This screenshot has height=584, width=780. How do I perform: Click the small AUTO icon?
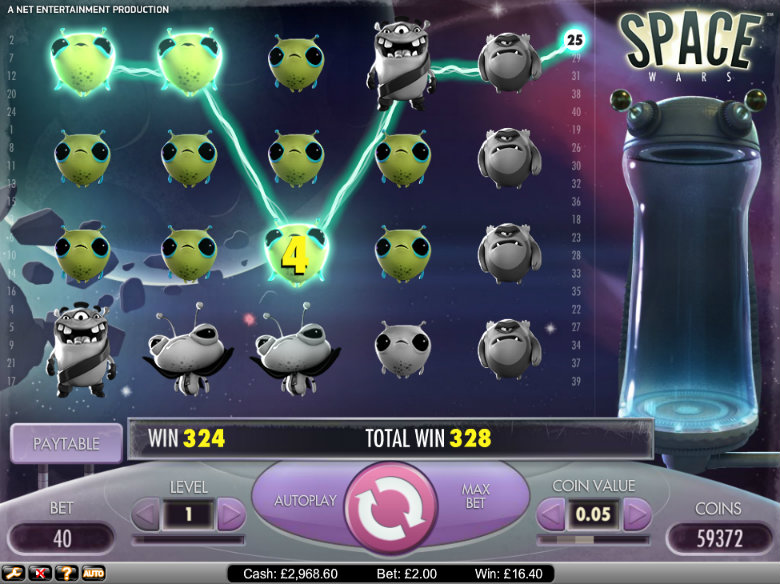coord(93,573)
